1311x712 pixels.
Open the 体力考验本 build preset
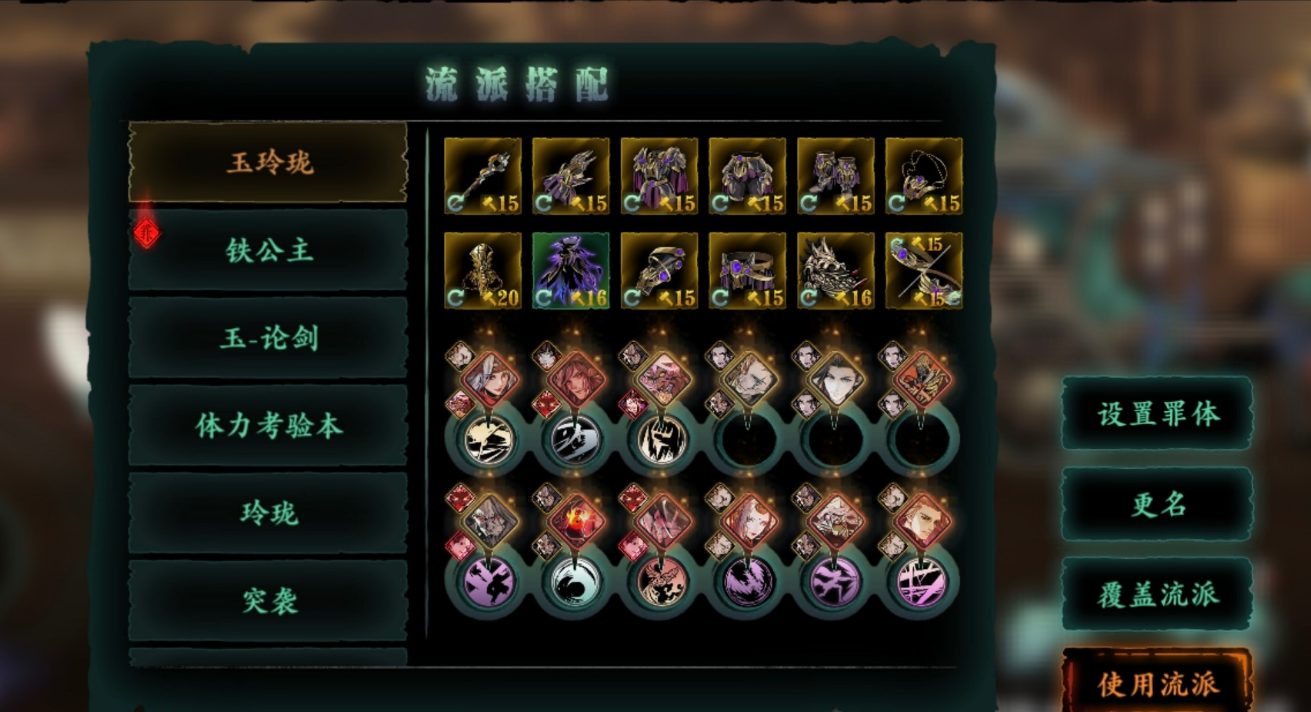tap(268, 426)
